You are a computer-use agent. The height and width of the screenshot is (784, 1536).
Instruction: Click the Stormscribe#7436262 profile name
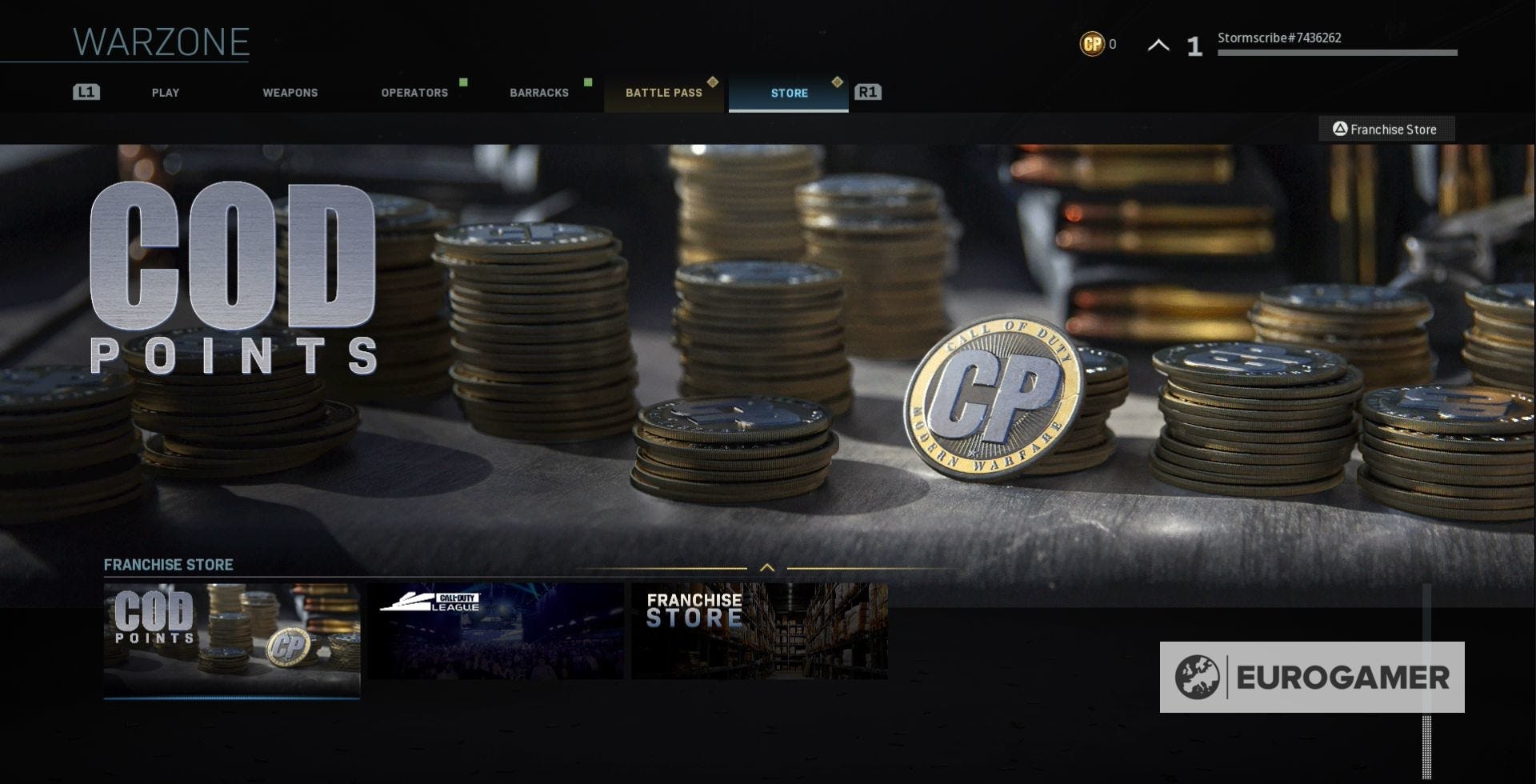click(x=1278, y=37)
